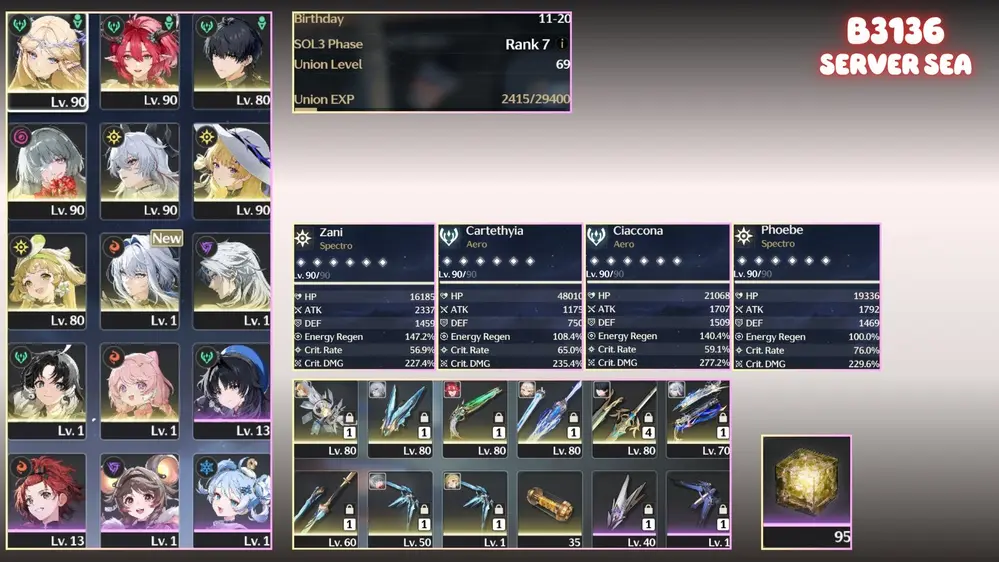The width and height of the screenshot is (999, 562).
Task: Select the red-haired Lv. 90 character portrait
Action: [139, 58]
